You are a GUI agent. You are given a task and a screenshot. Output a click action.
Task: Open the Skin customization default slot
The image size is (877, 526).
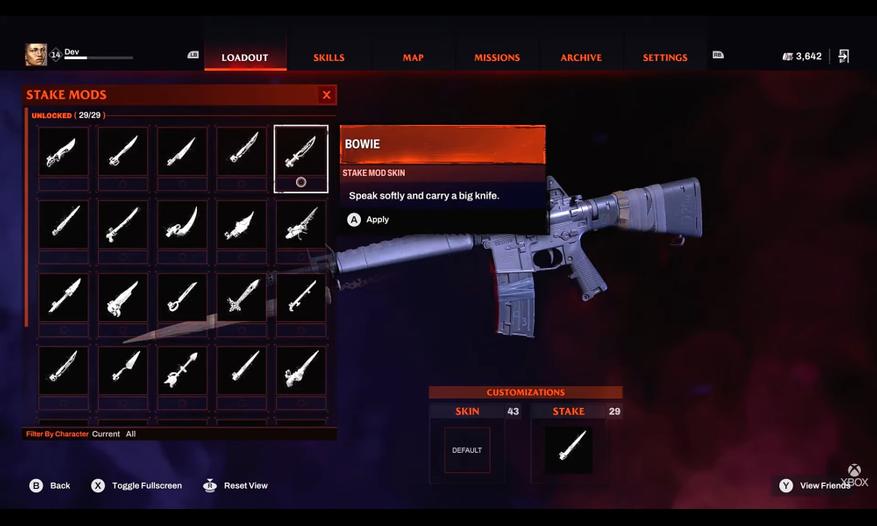[467, 450]
